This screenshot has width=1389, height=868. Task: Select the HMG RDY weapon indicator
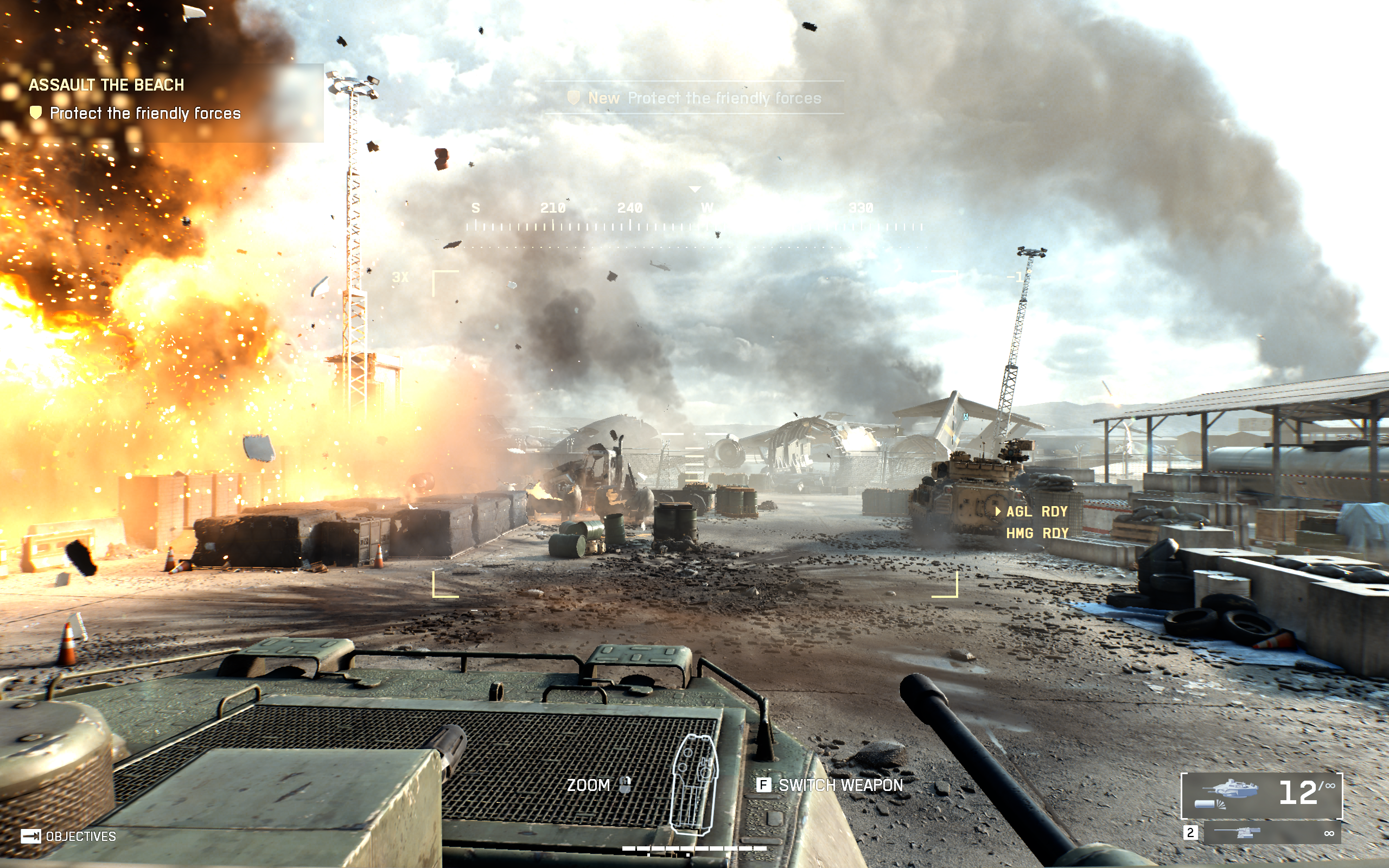tap(1036, 533)
